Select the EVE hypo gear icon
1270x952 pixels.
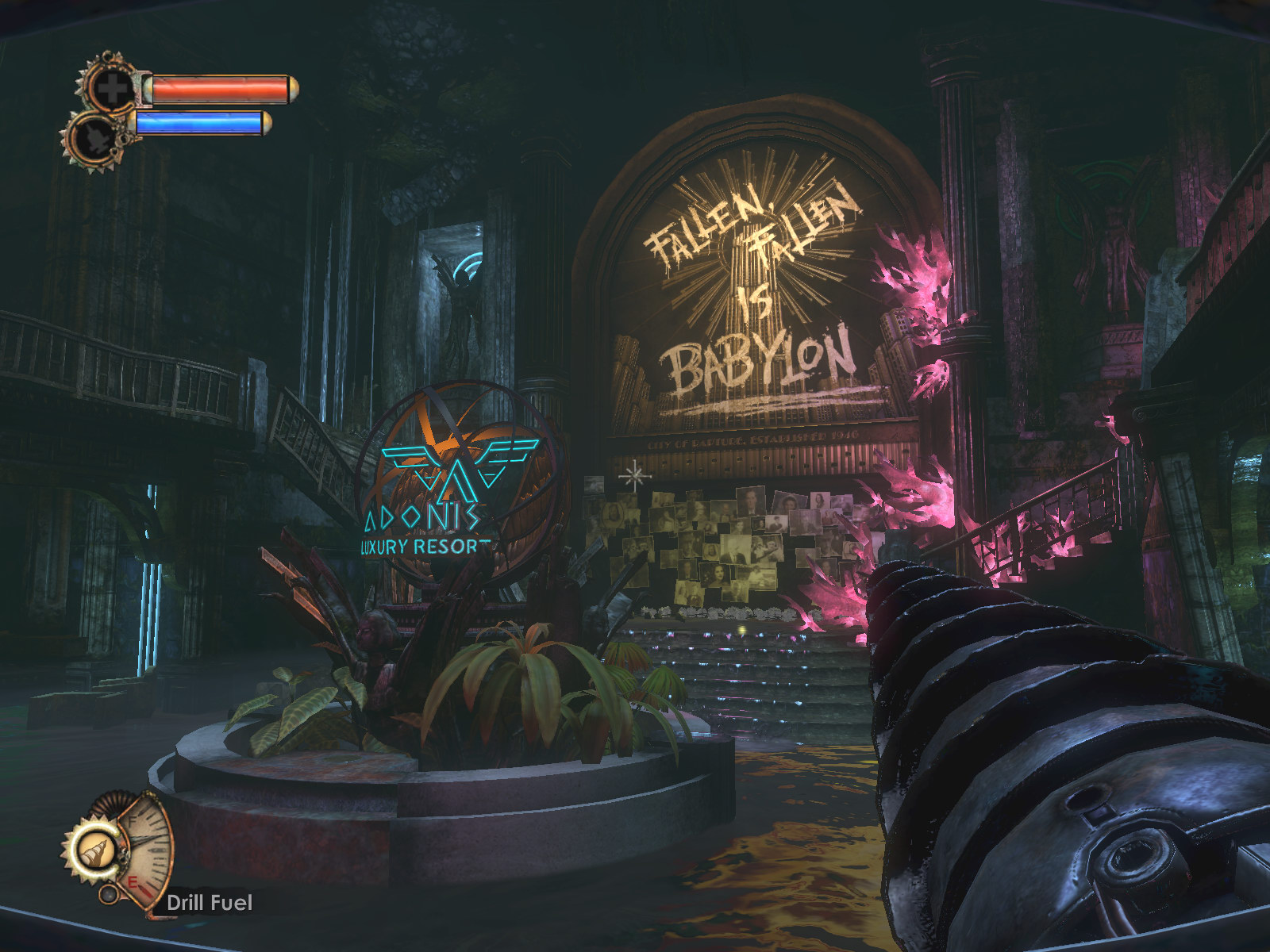point(94,136)
